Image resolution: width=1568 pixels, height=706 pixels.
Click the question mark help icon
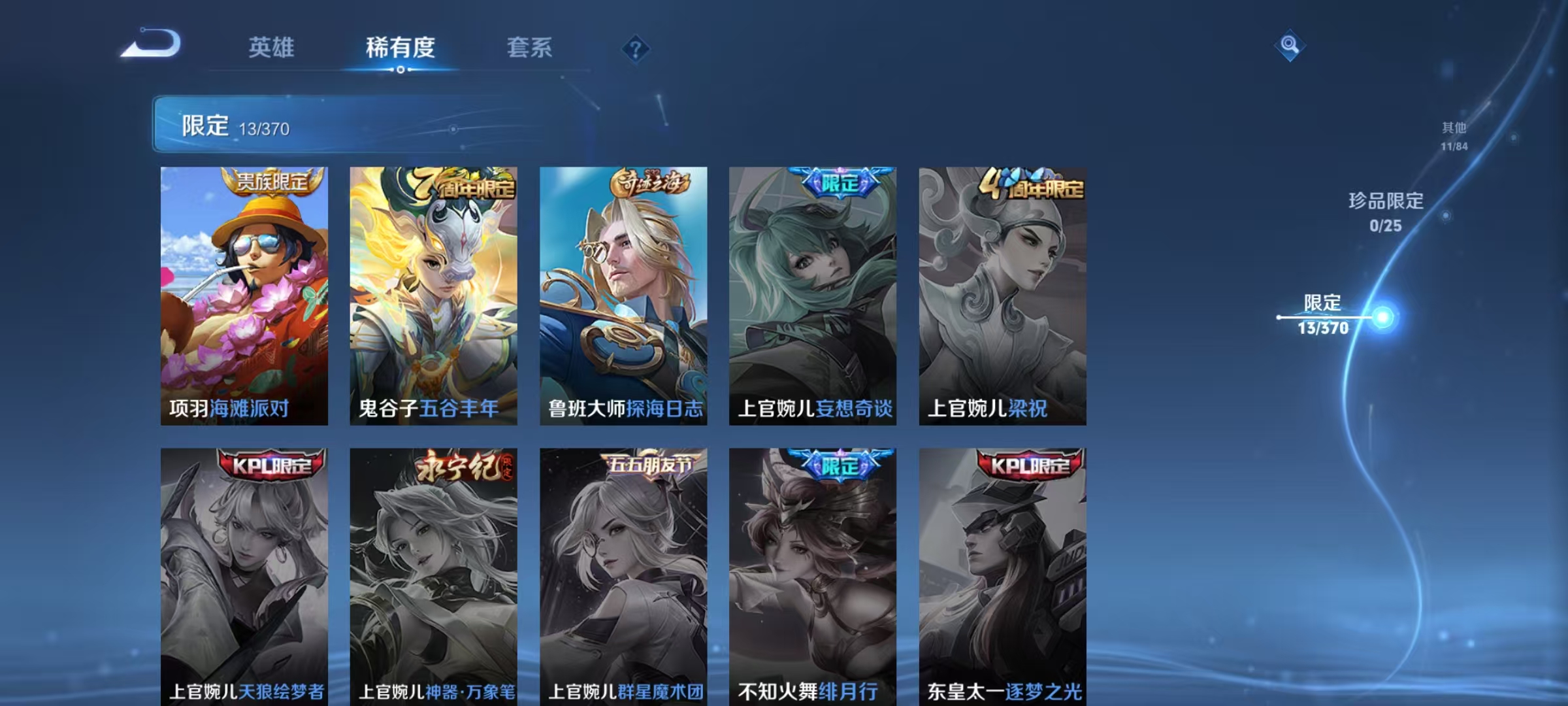pos(634,49)
